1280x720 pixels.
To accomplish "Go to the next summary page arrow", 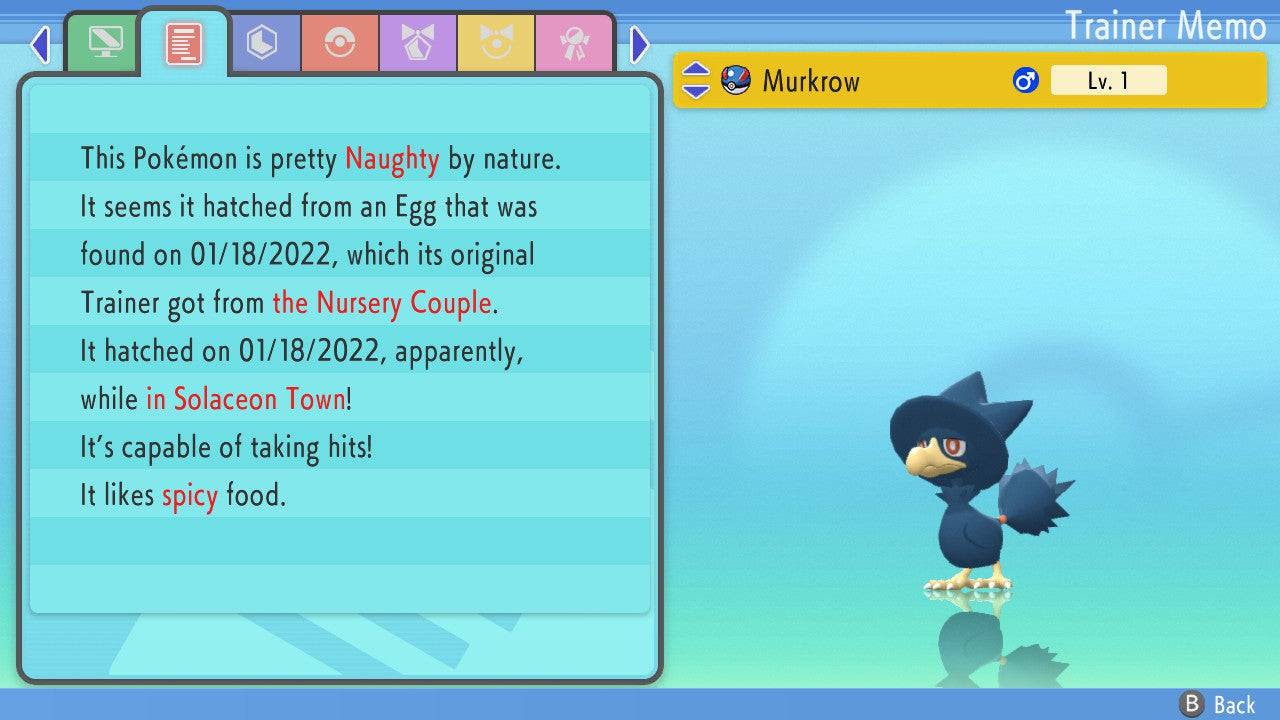I will point(640,45).
